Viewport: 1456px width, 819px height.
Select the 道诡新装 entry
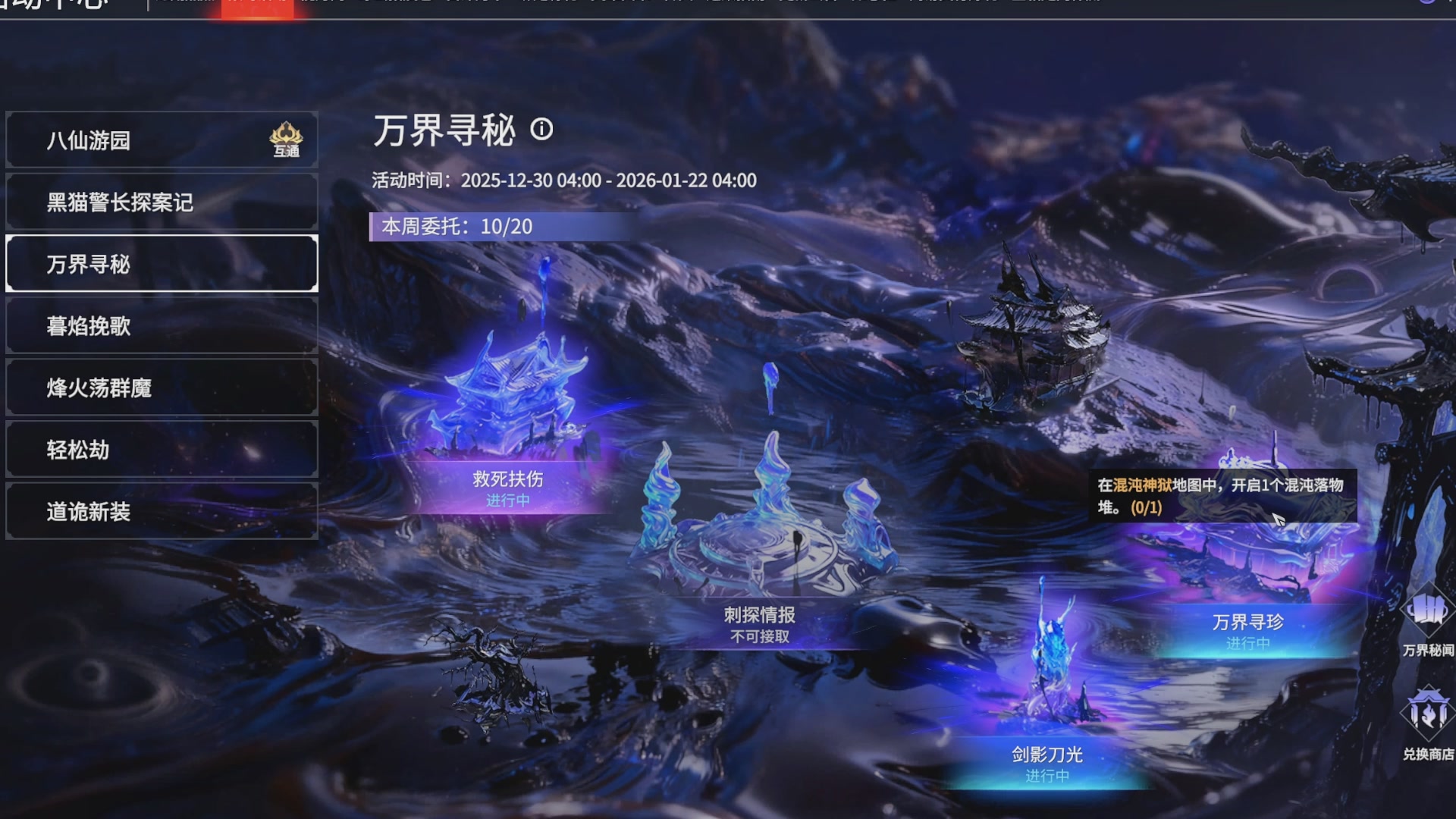(162, 512)
